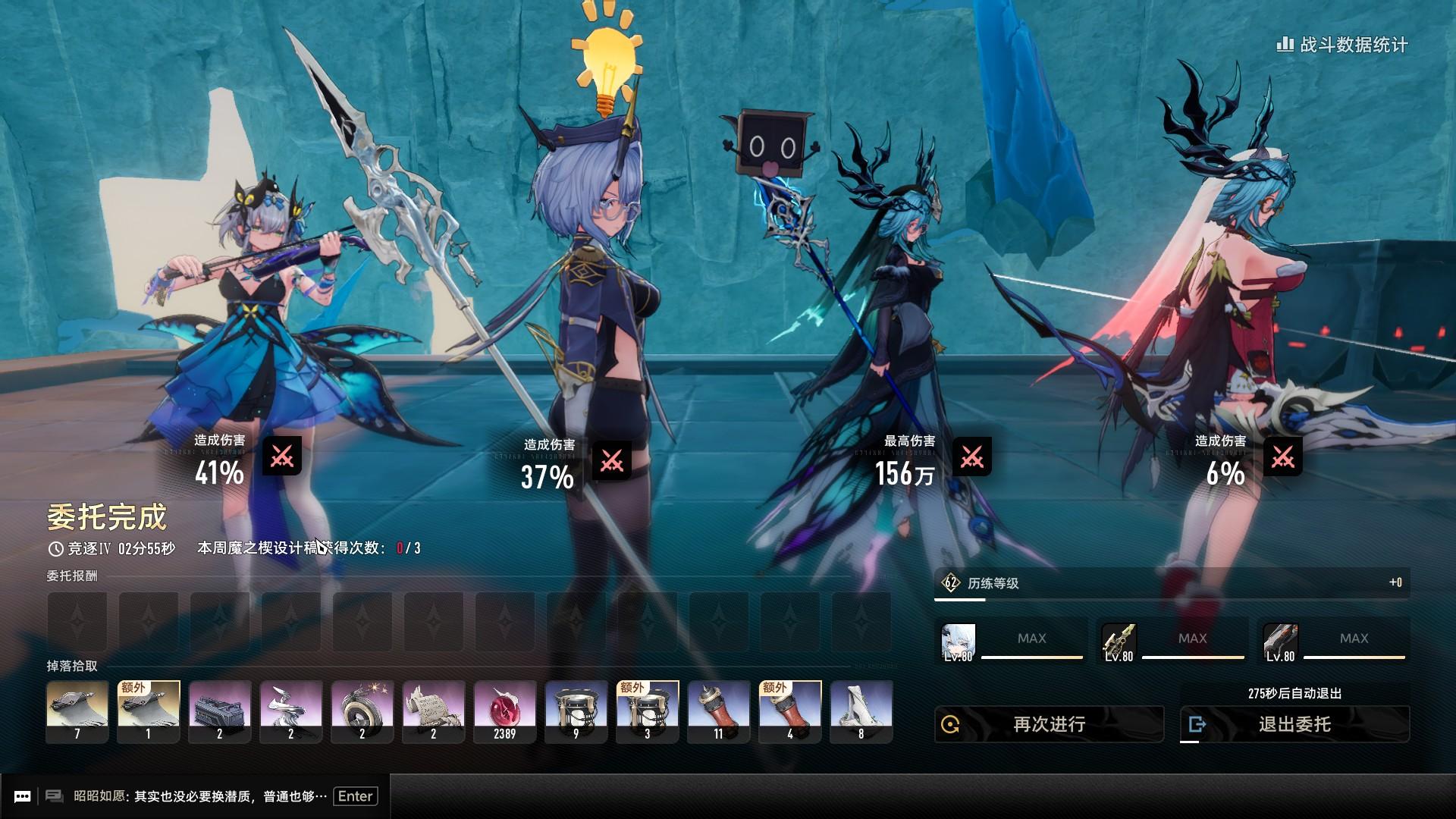View the Lv.80 character portrait
1456x819 pixels.
pyautogui.click(x=958, y=643)
